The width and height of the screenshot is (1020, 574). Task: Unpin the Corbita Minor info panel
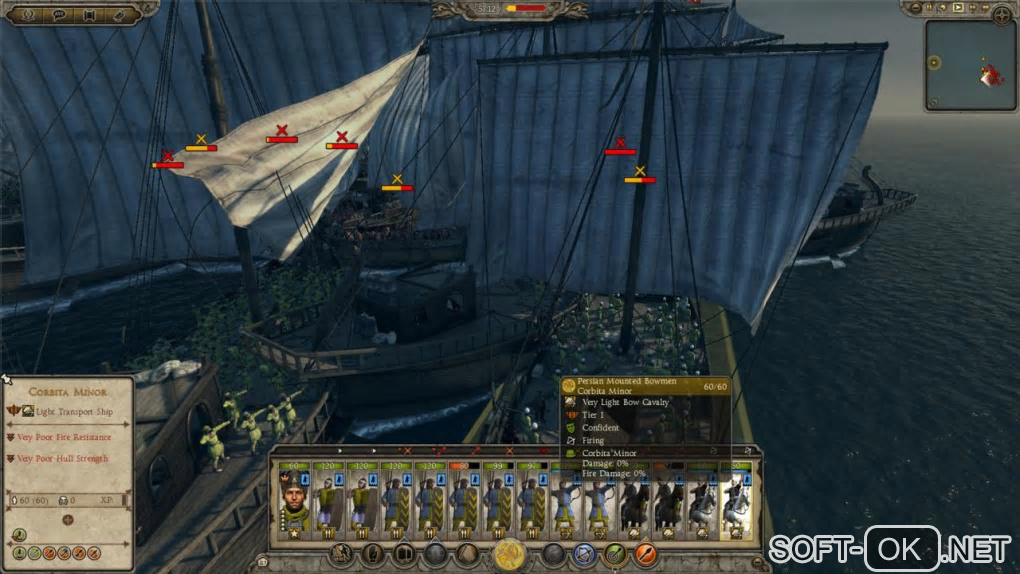[x=7, y=380]
